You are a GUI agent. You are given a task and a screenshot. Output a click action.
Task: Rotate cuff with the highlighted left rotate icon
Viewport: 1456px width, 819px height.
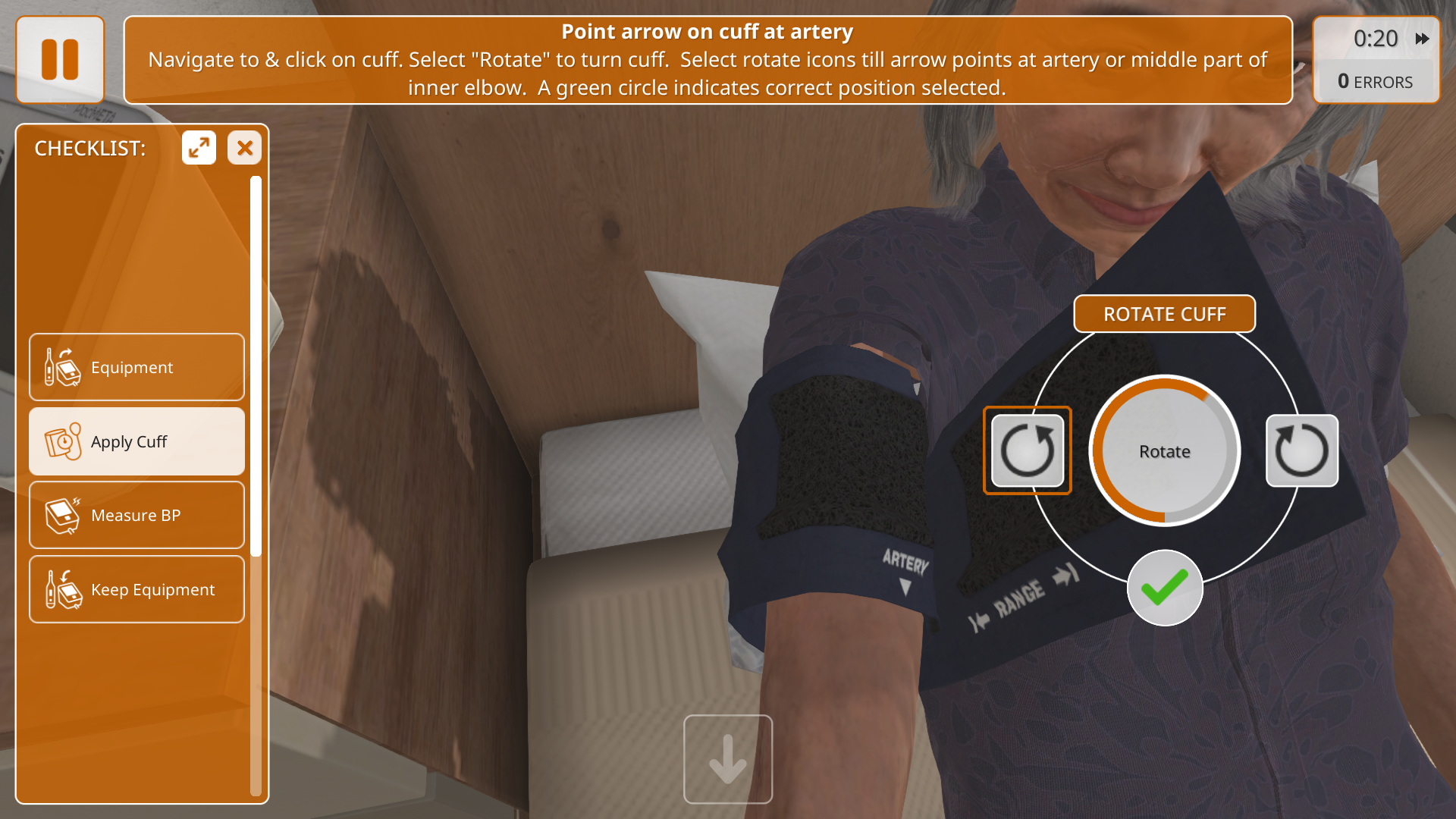tap(1028, 450)
